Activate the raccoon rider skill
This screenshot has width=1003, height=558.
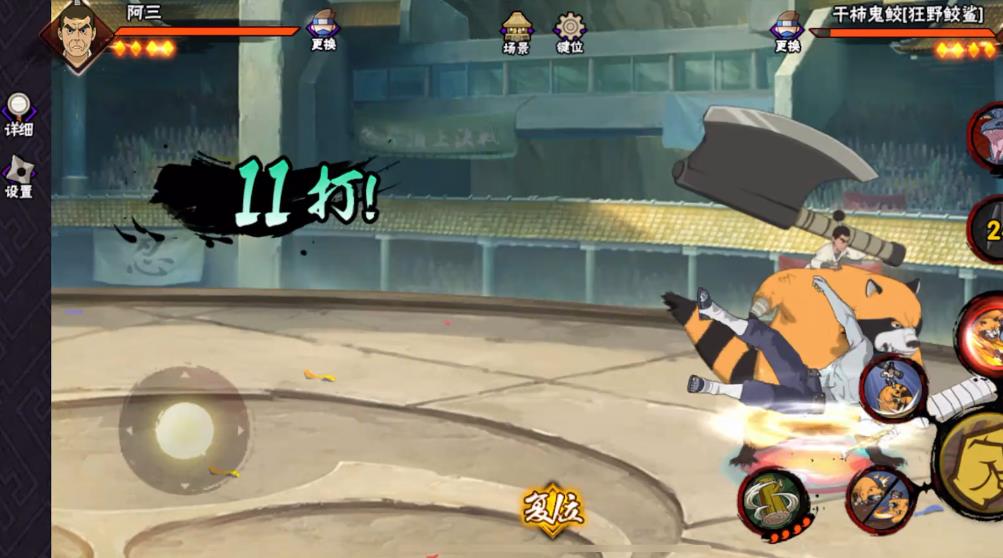(892, 388)
